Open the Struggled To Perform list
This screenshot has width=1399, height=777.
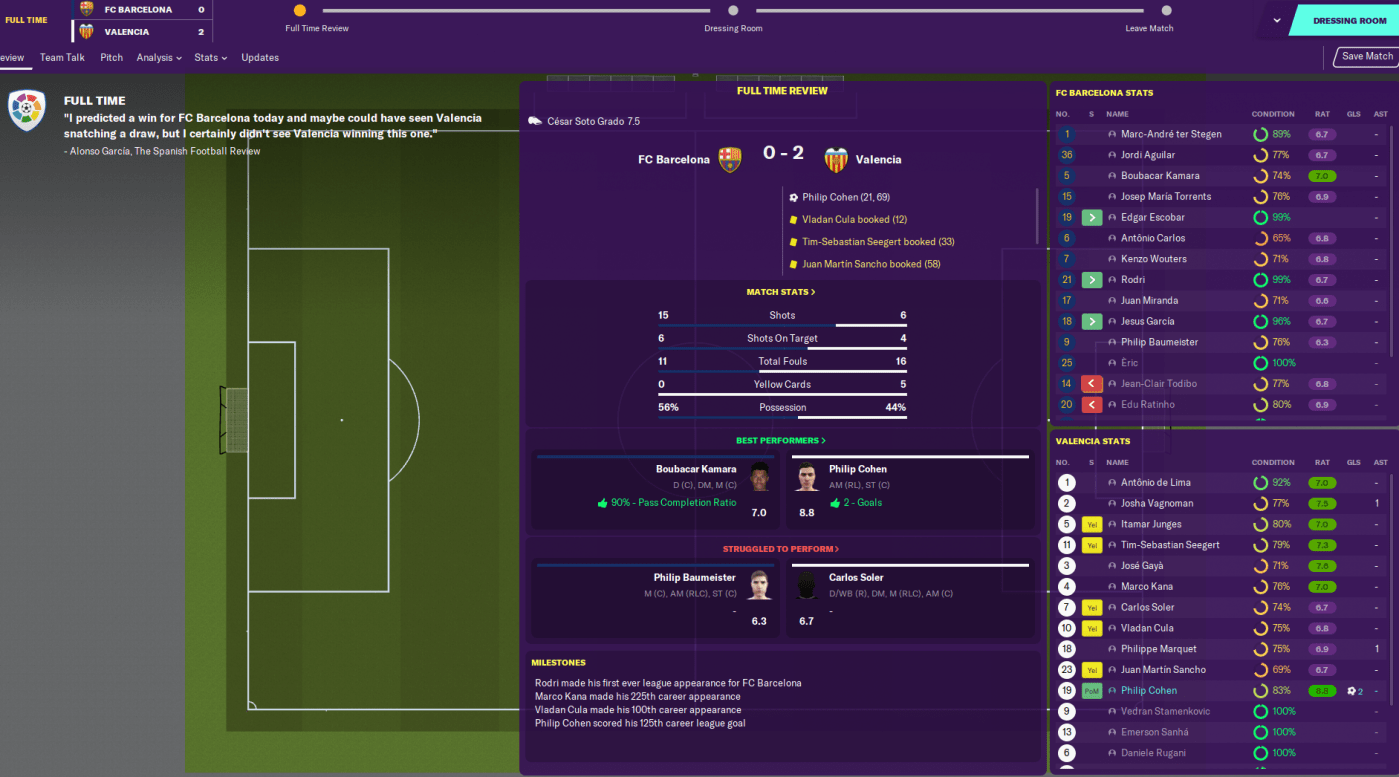(x=781, y=549)
